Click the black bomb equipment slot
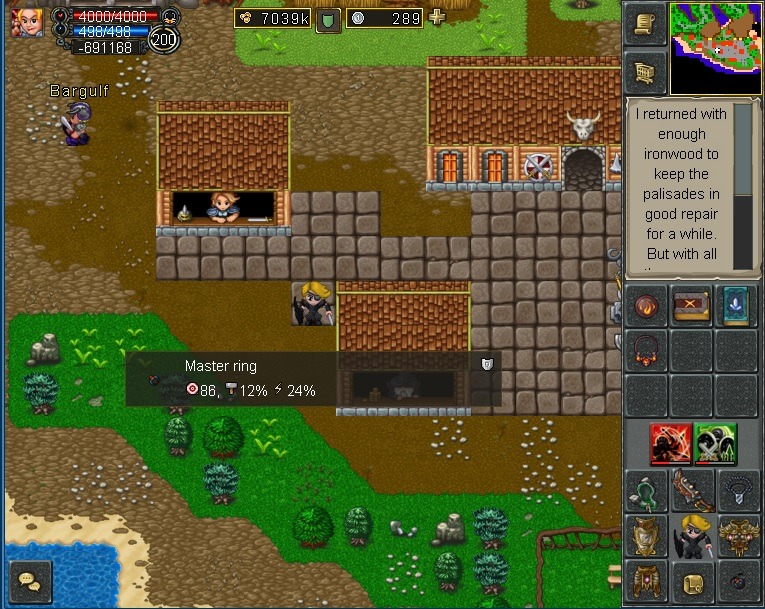This screenshot has height=609, width=765. click(737, 583)
